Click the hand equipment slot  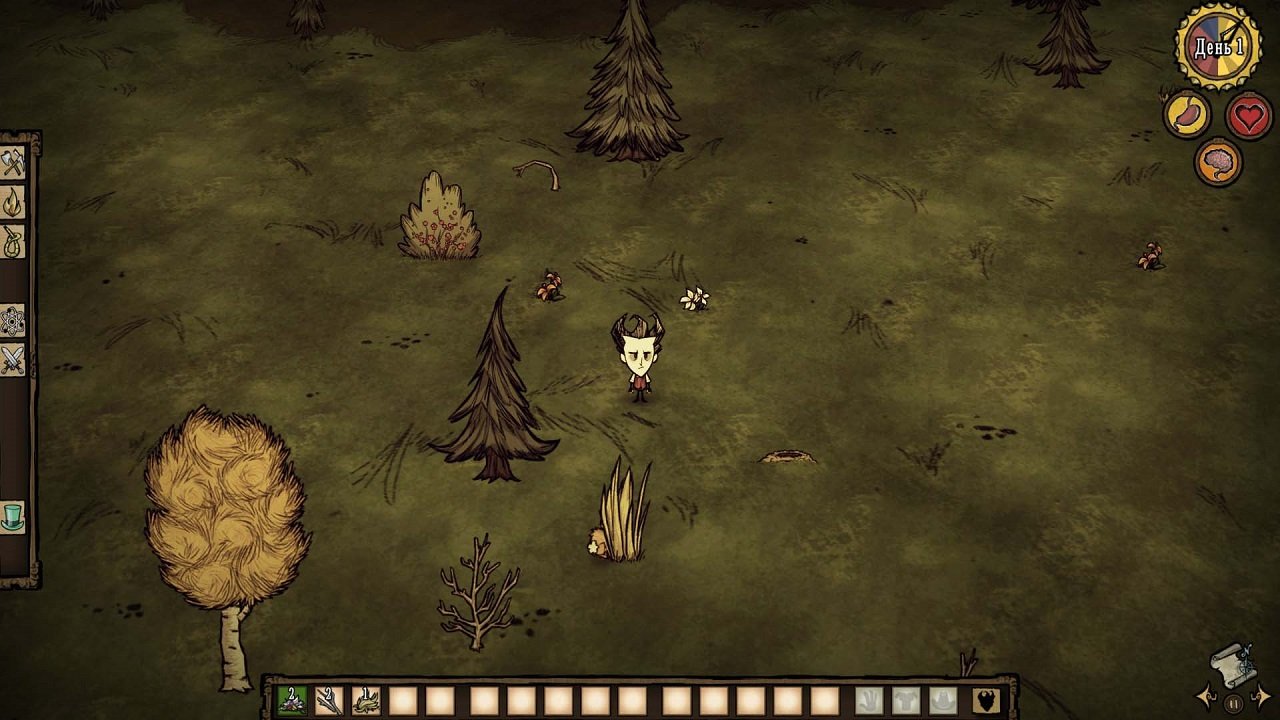click(871, 699)
